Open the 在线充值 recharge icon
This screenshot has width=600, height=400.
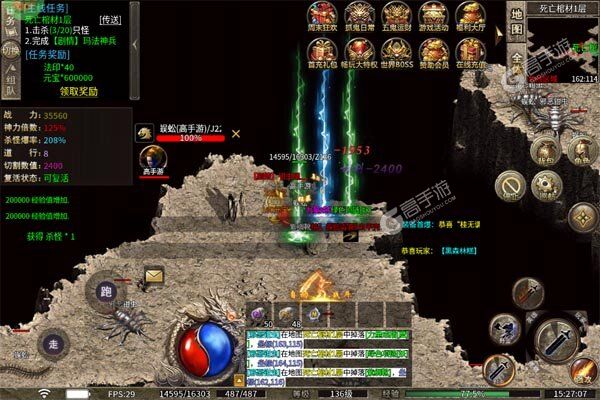coord(470,52)
